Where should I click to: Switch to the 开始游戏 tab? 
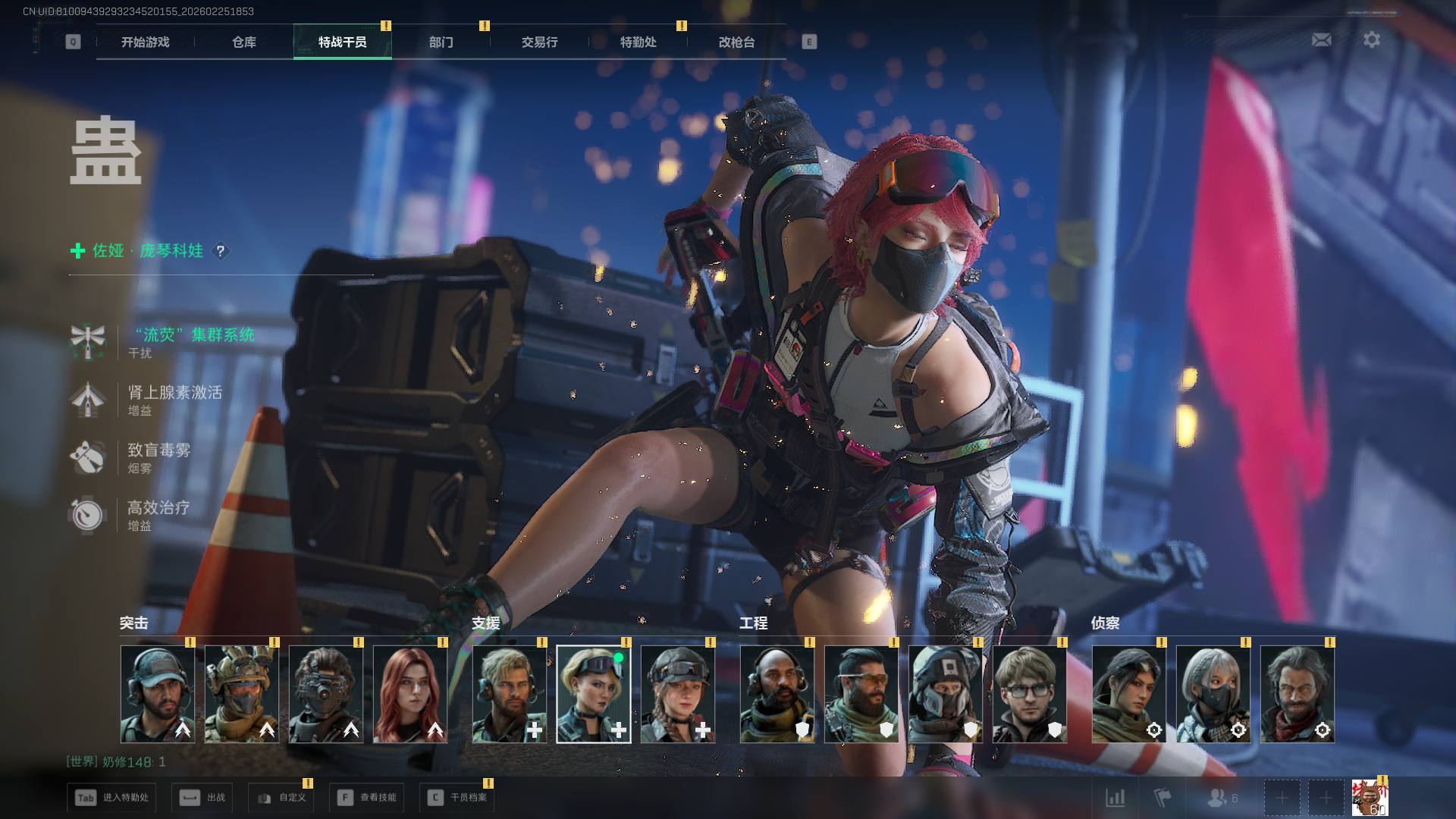coord(145,42)
